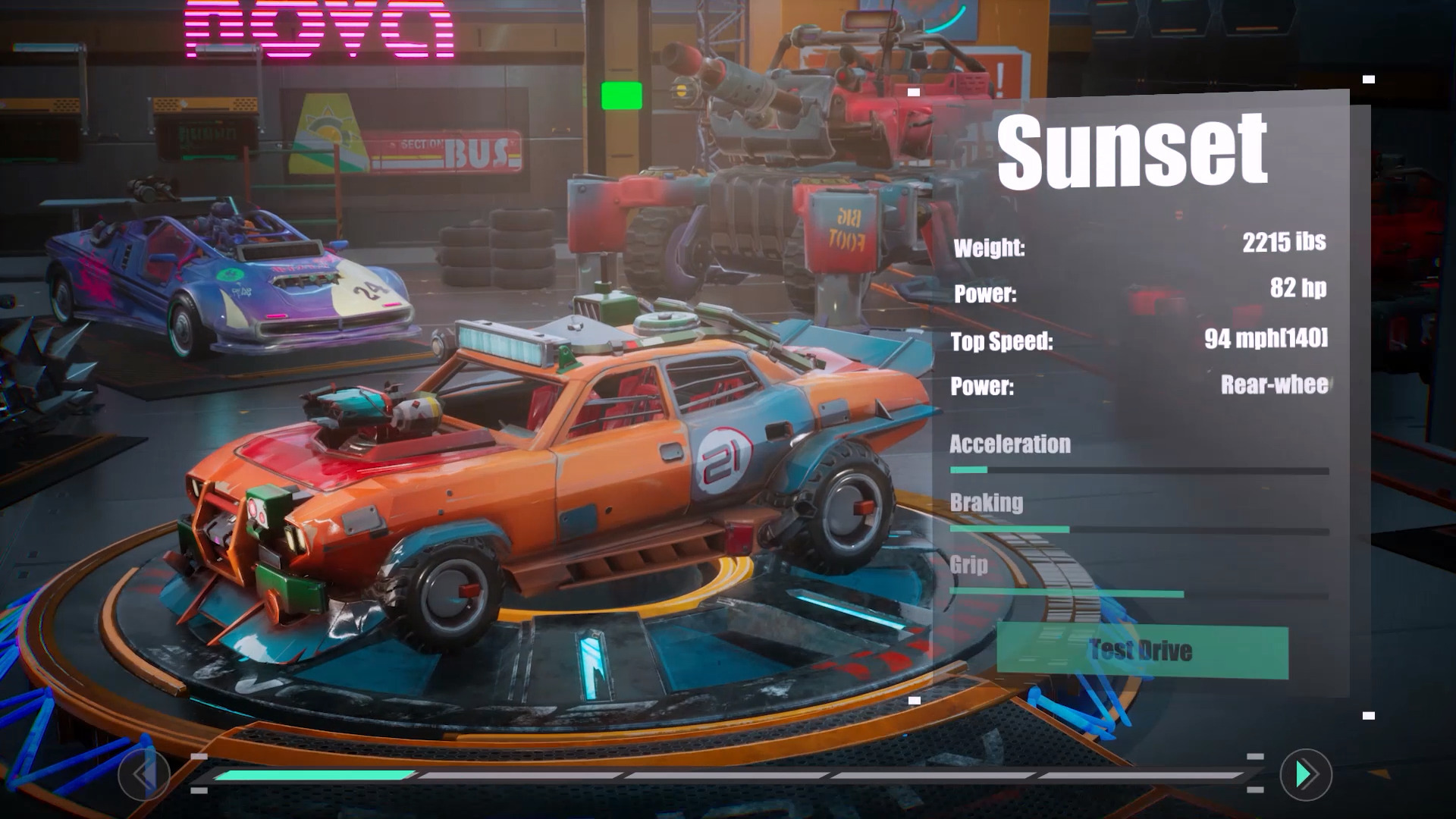Image resolution: width=1456 pixels, height=819 pixels.
Task: Go to the next car with right arrow
Action: 1305,774
